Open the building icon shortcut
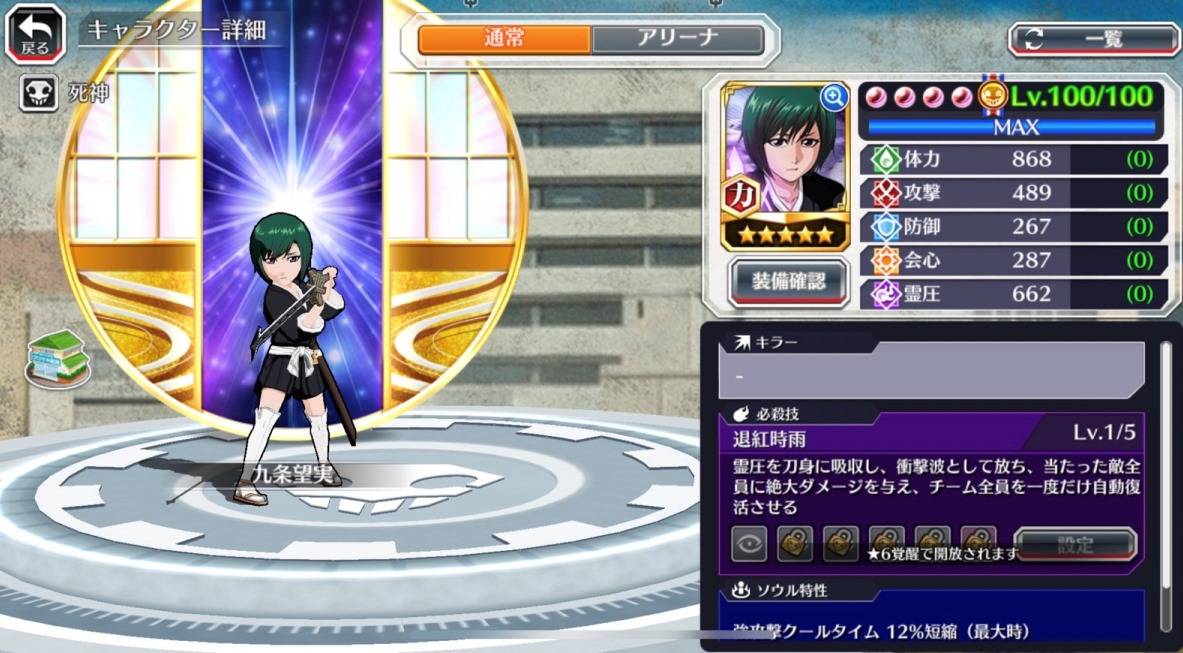This screenshot has height=653, width=1183. pos(58,357)
